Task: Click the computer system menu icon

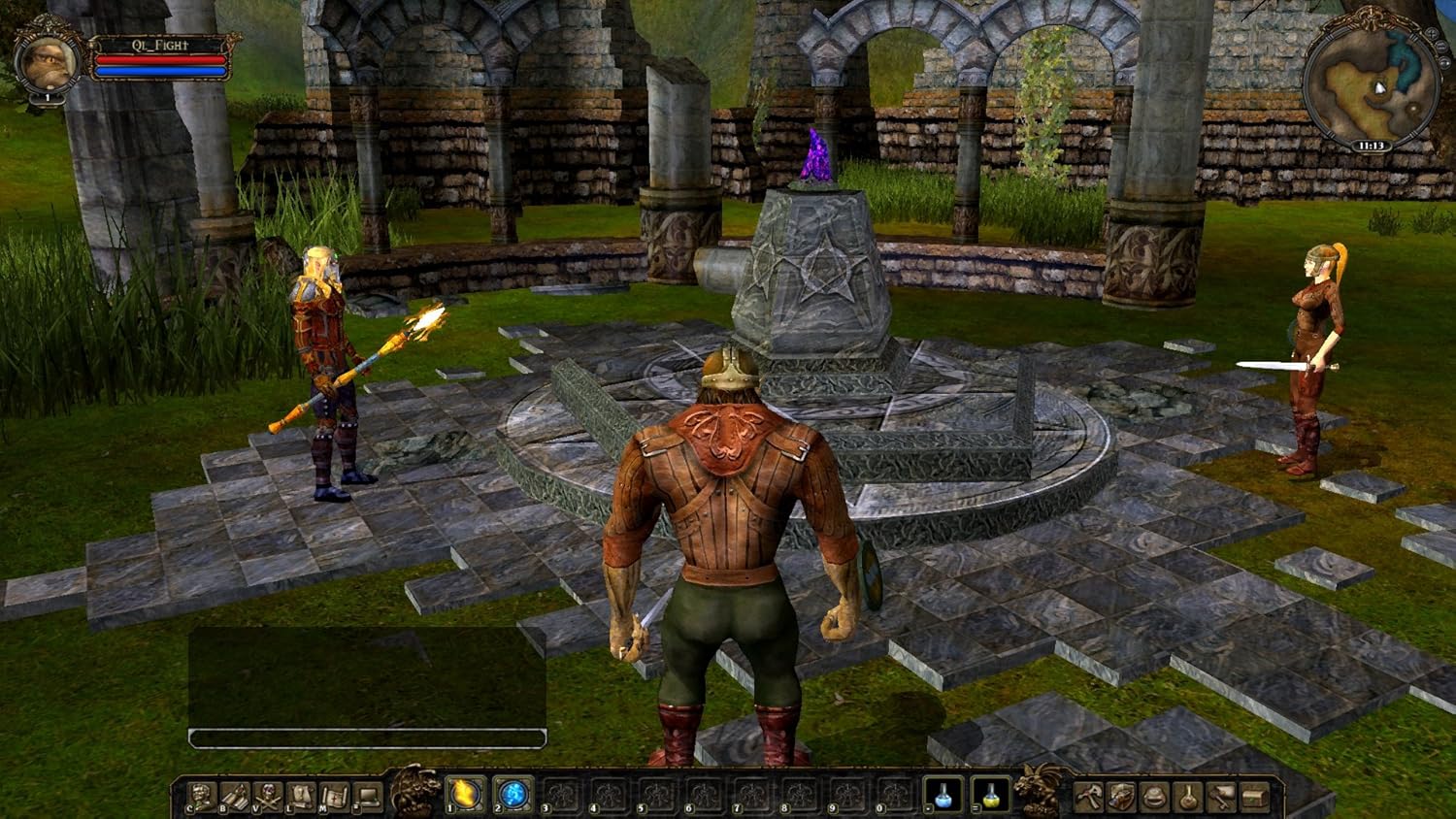Action: point(367,796)
